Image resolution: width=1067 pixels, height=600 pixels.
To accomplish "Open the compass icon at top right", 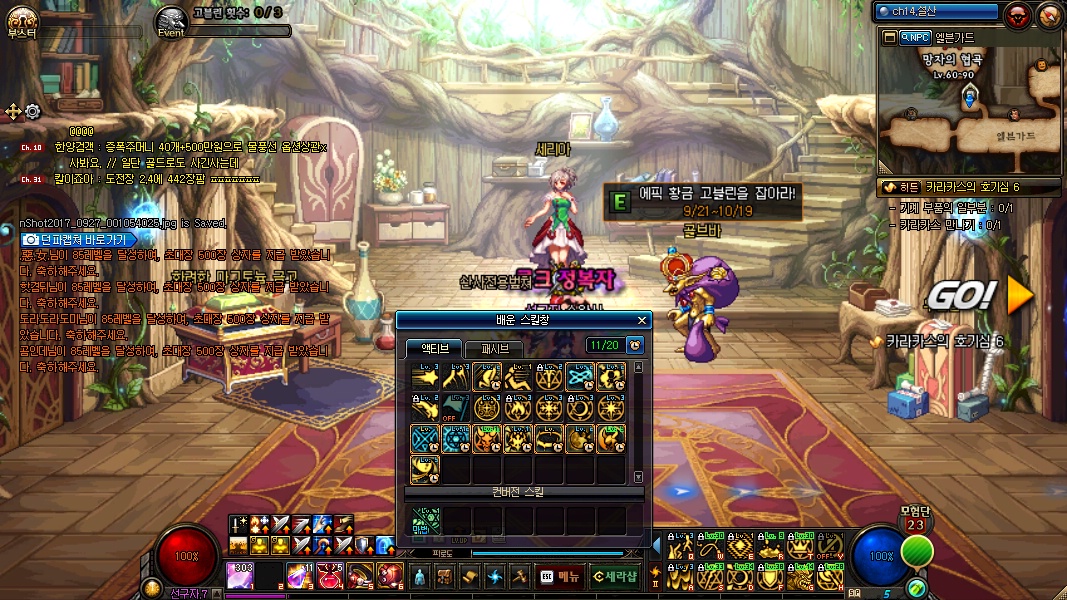I will pos(1049,14).
